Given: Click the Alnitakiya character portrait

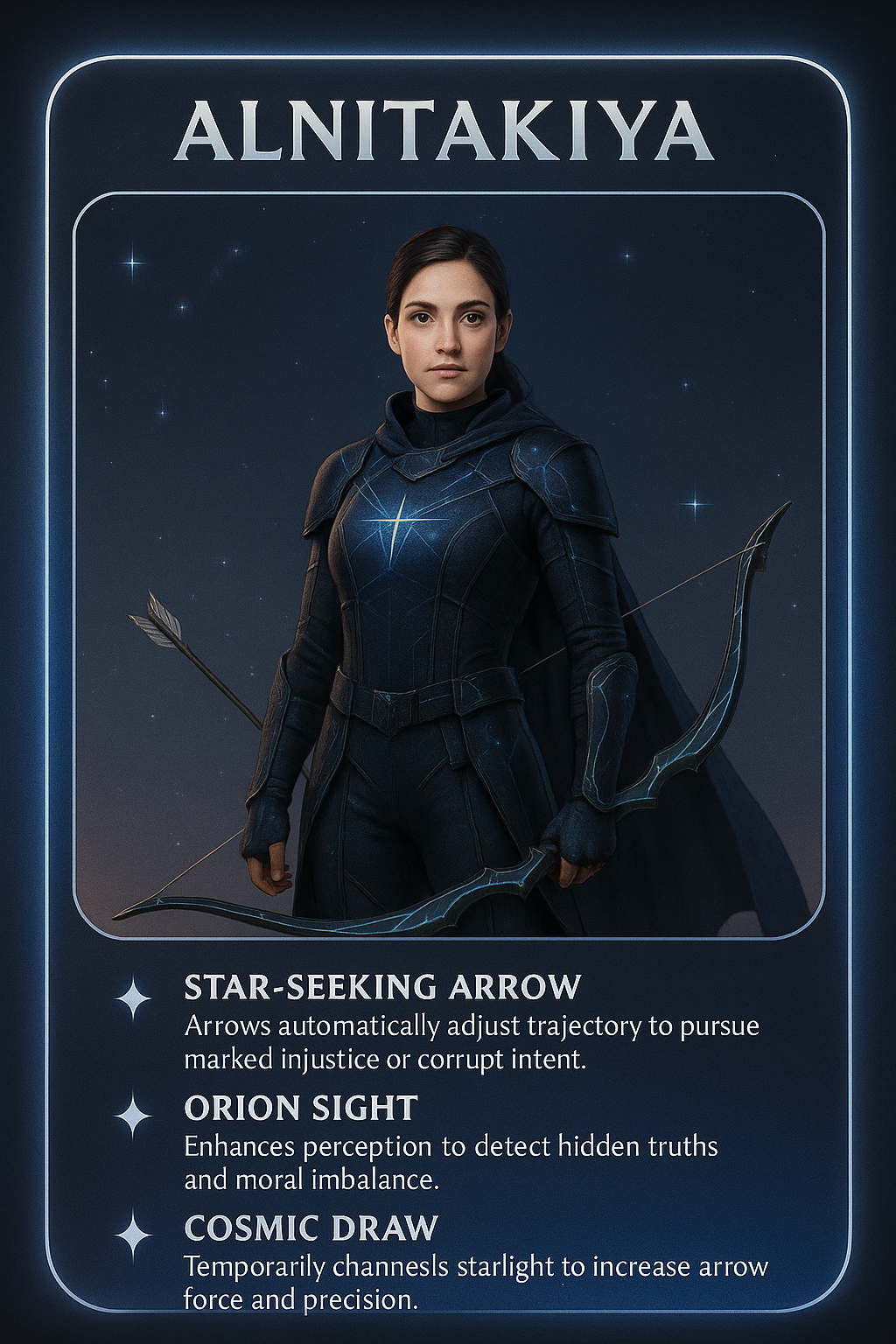Looking at the screenshot, I should point(448,565).
